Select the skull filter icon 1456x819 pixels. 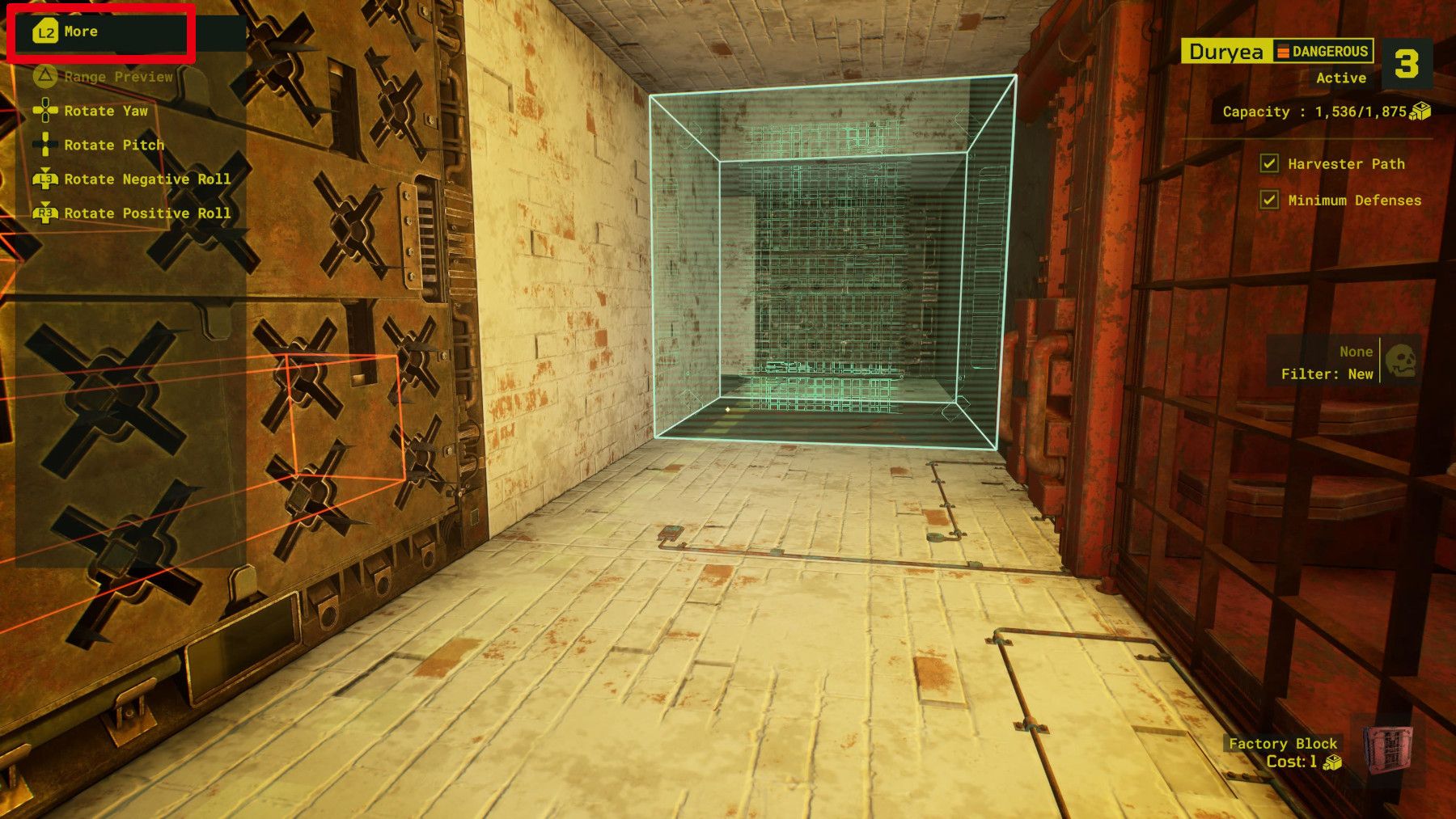[1400, 363]
